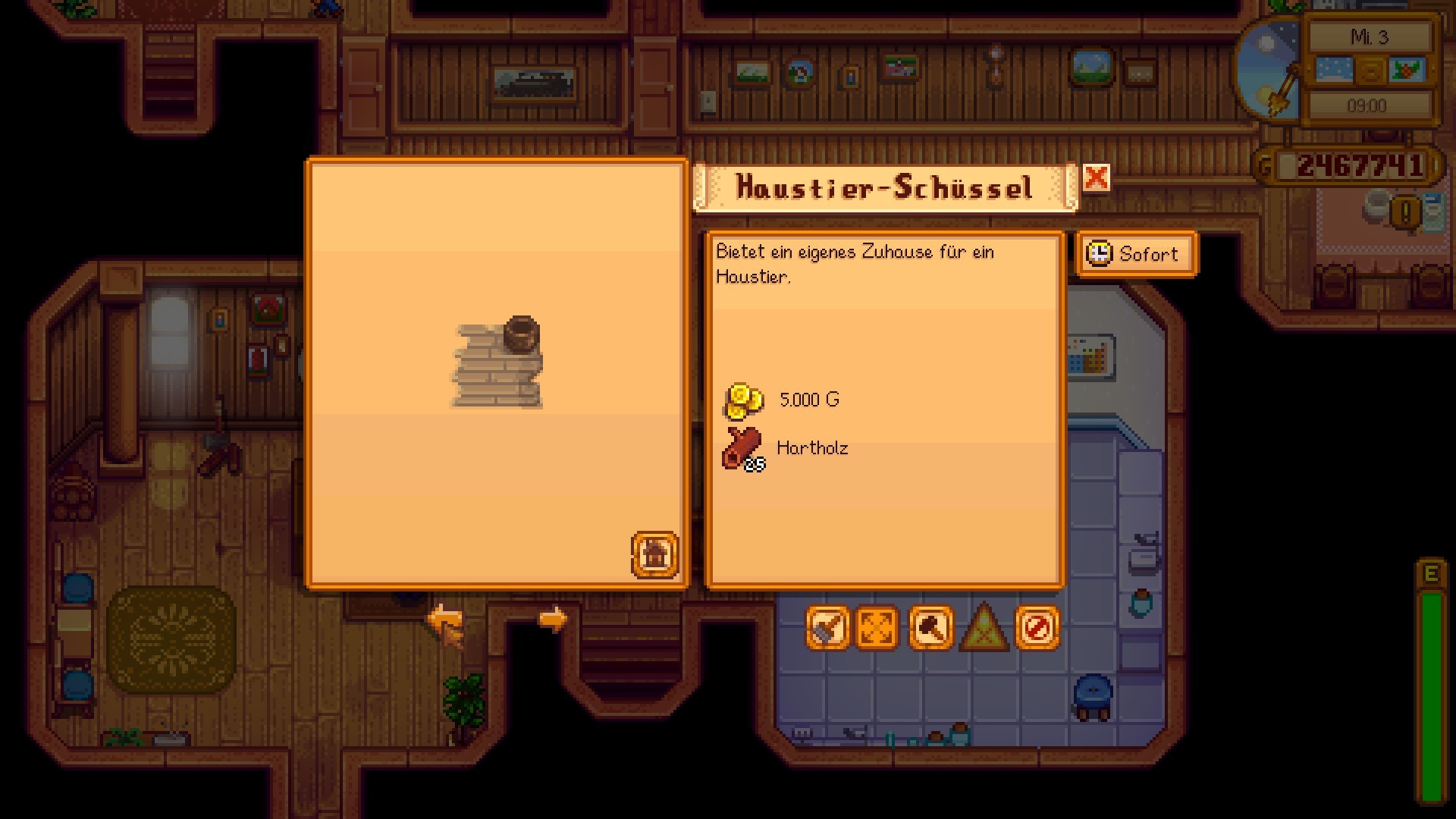1456x819 pixels.
Task: Show the next building blueprint
Action: coord(553,620)
